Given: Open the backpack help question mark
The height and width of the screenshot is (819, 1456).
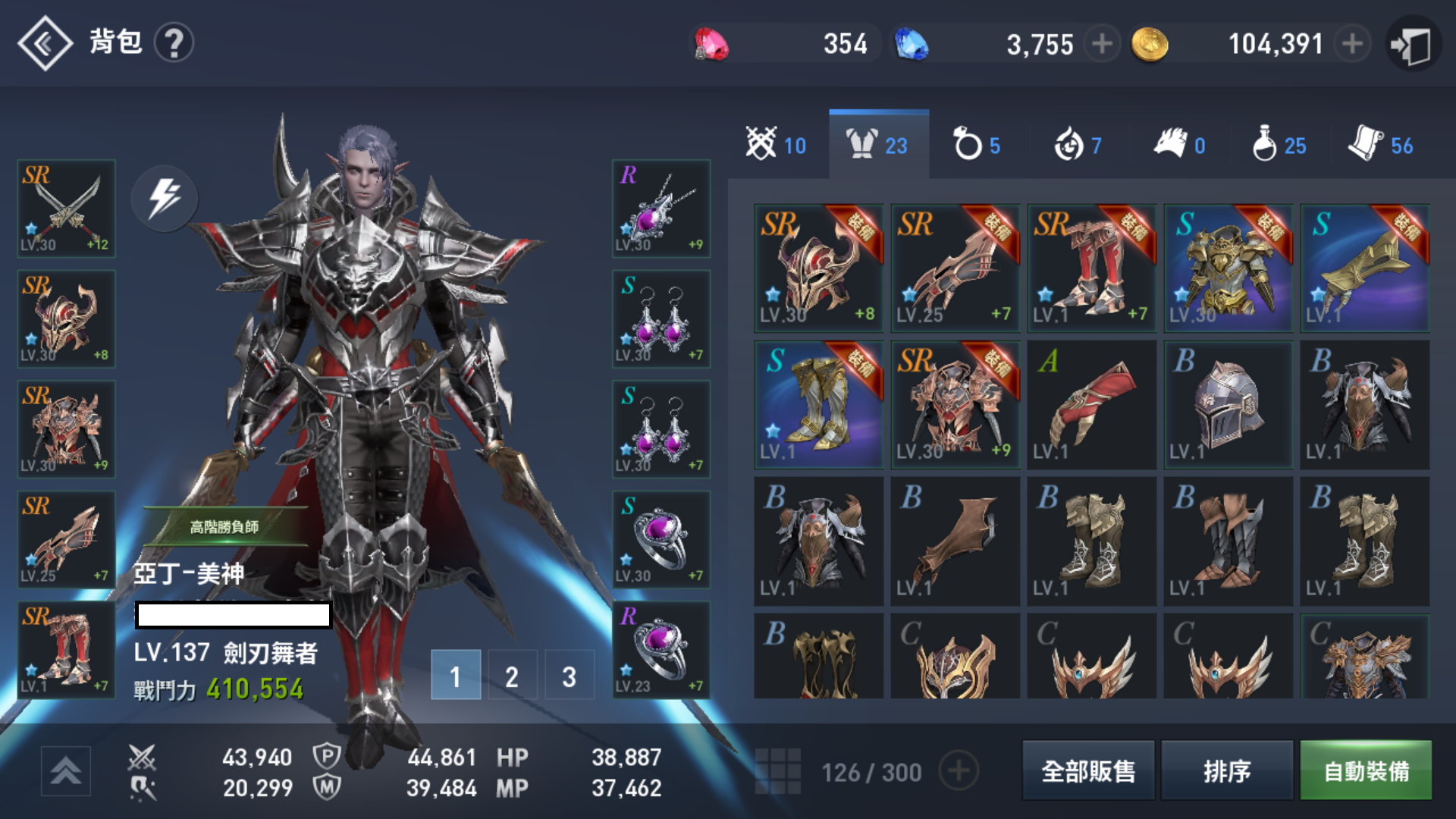Looking at the screenshot, I should point(174,43).
